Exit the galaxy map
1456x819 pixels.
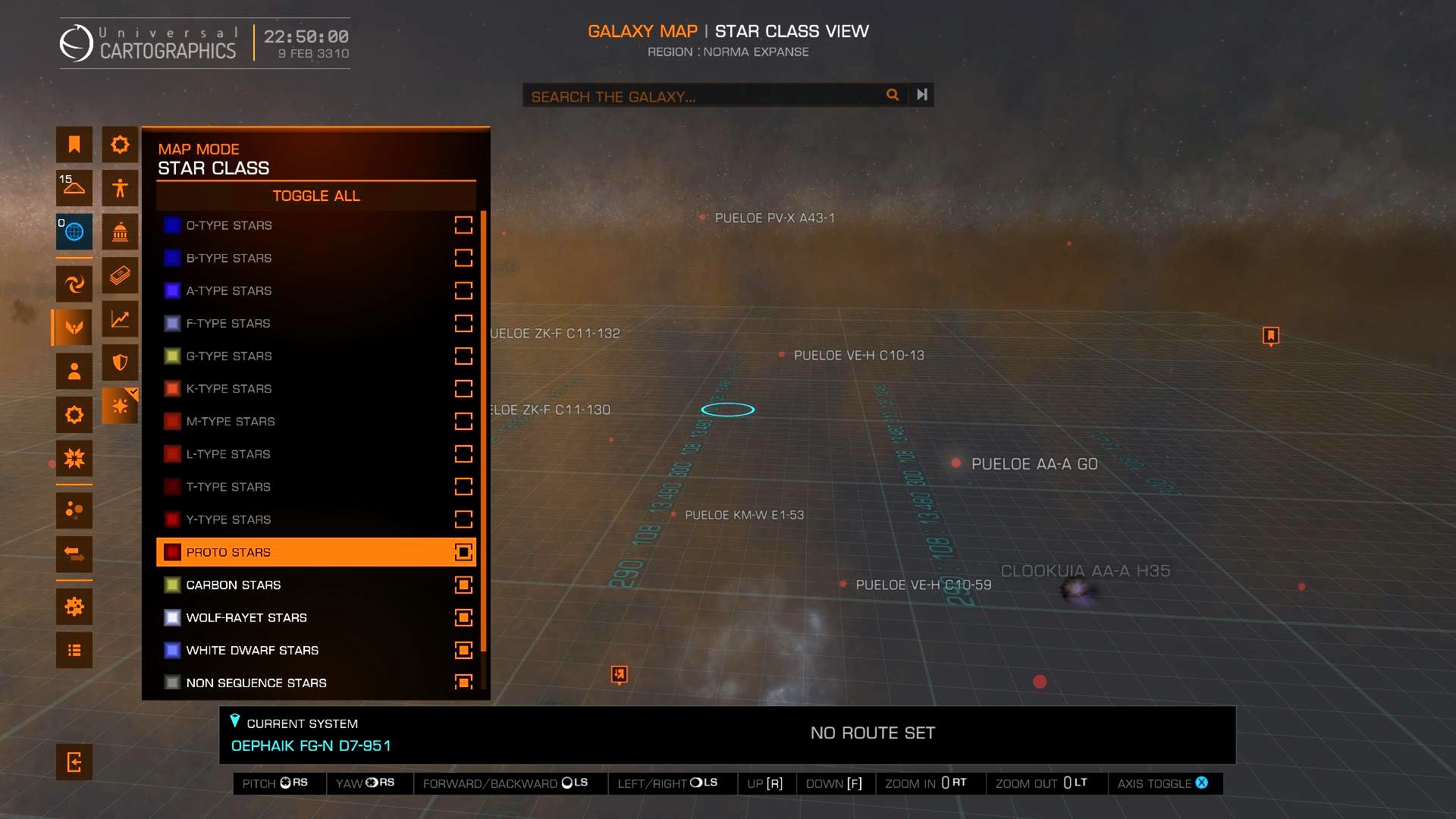pos(74,761)
